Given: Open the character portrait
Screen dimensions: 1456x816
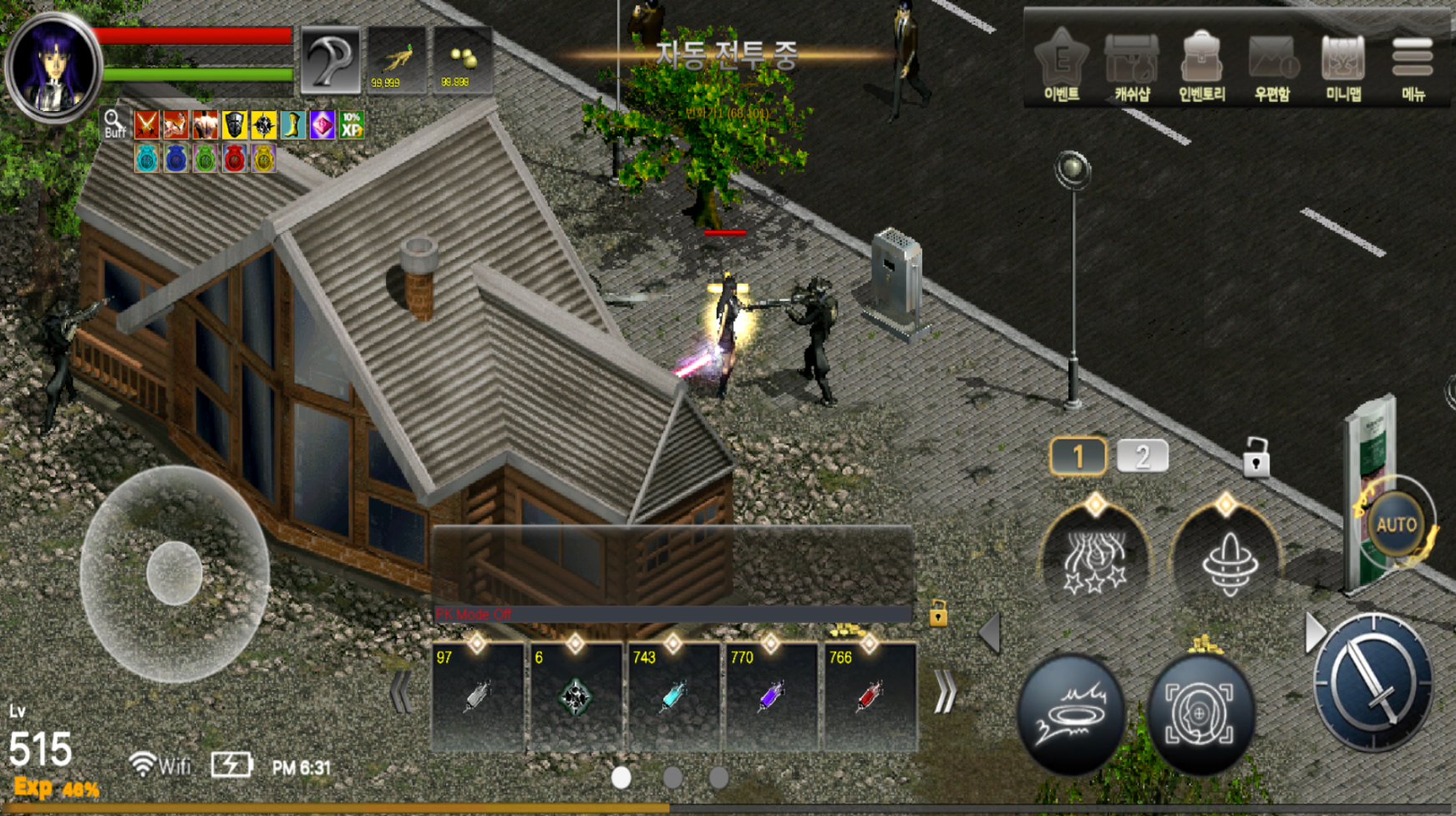Looking at the screenshot, I should [x=52, y=67].
